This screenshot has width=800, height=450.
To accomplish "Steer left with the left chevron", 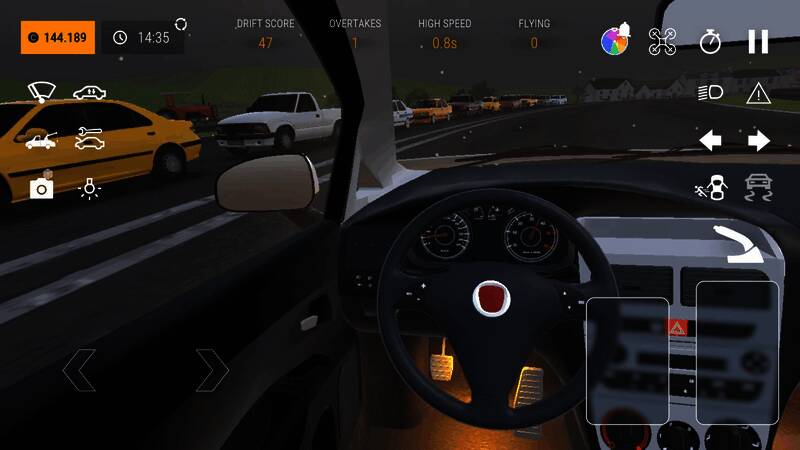I will tap(79, 370).
